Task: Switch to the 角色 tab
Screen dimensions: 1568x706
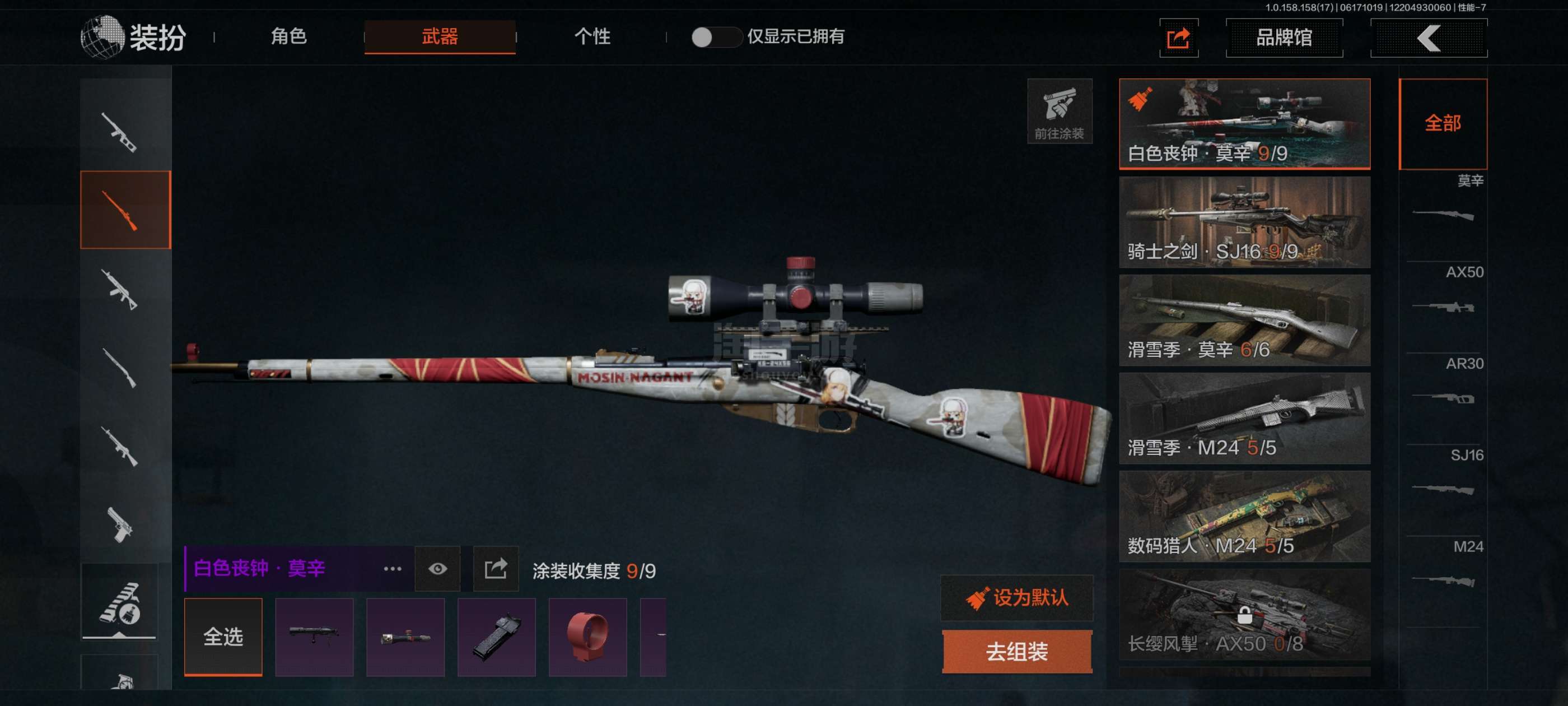Action: tap(288, 36)
